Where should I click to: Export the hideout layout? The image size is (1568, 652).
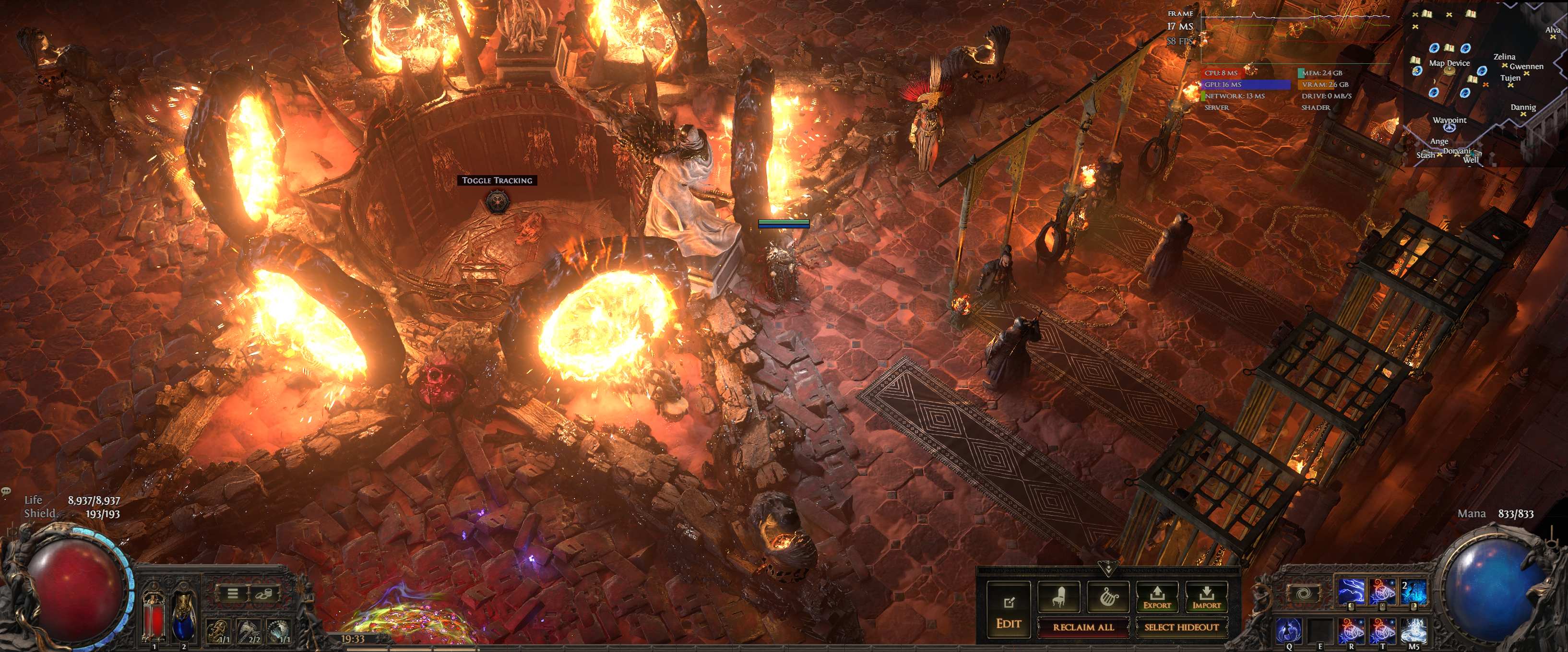(x=1156, y=598)
